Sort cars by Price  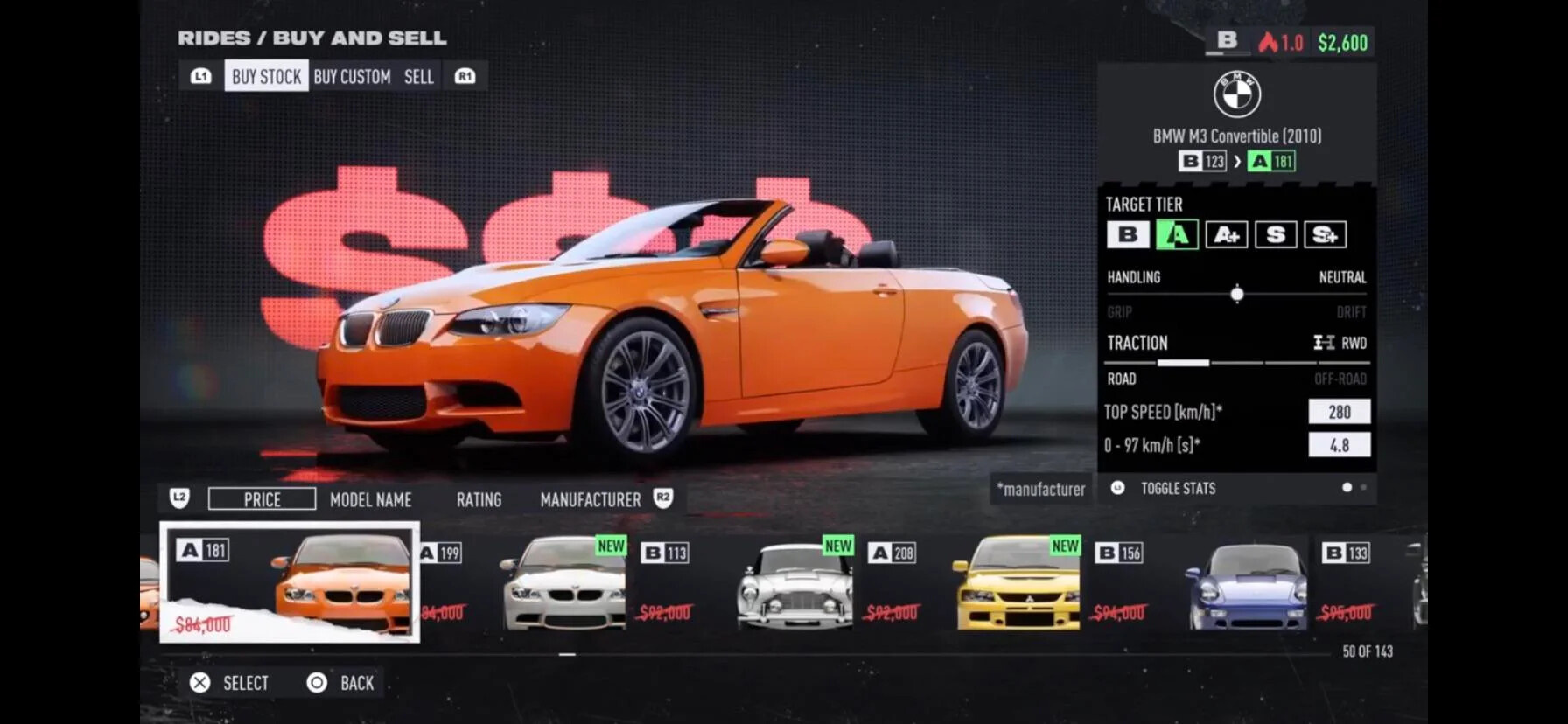click(262, 499)
